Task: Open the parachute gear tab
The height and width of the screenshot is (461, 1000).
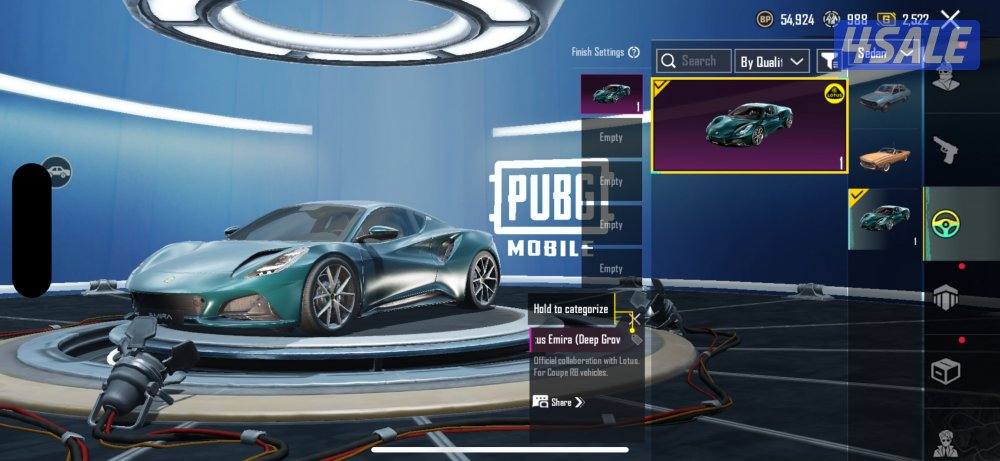Action: [x=945, y=296]
